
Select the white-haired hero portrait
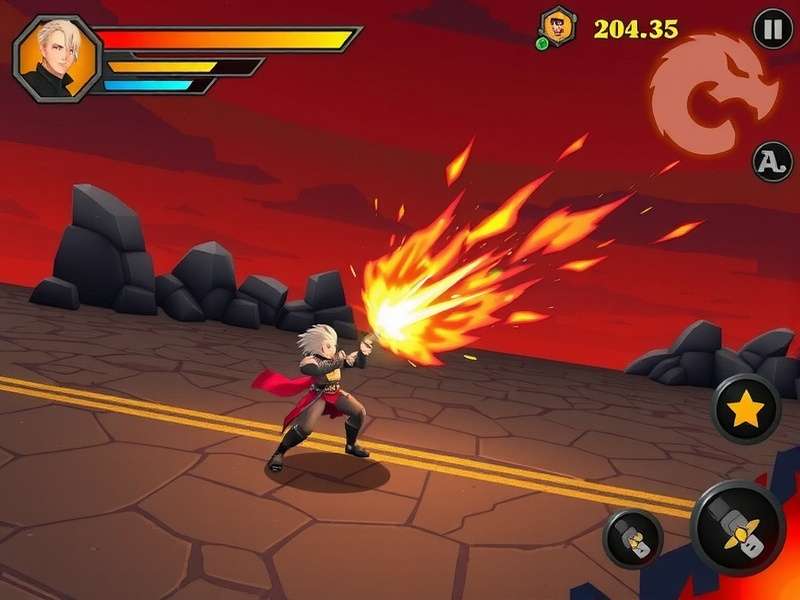pyautogui.click(x=57, y=58)
